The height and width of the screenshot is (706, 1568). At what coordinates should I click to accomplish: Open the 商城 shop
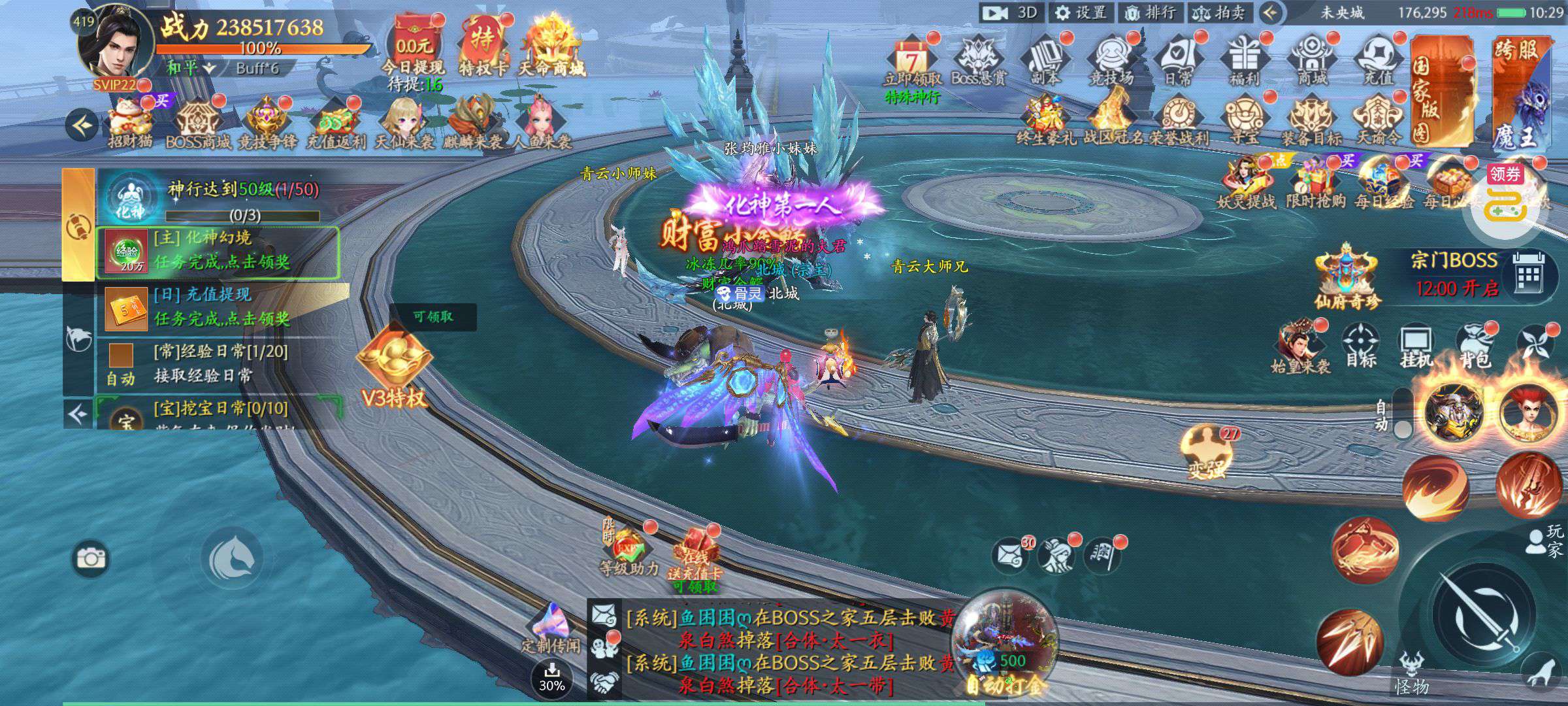point(1311,60)
